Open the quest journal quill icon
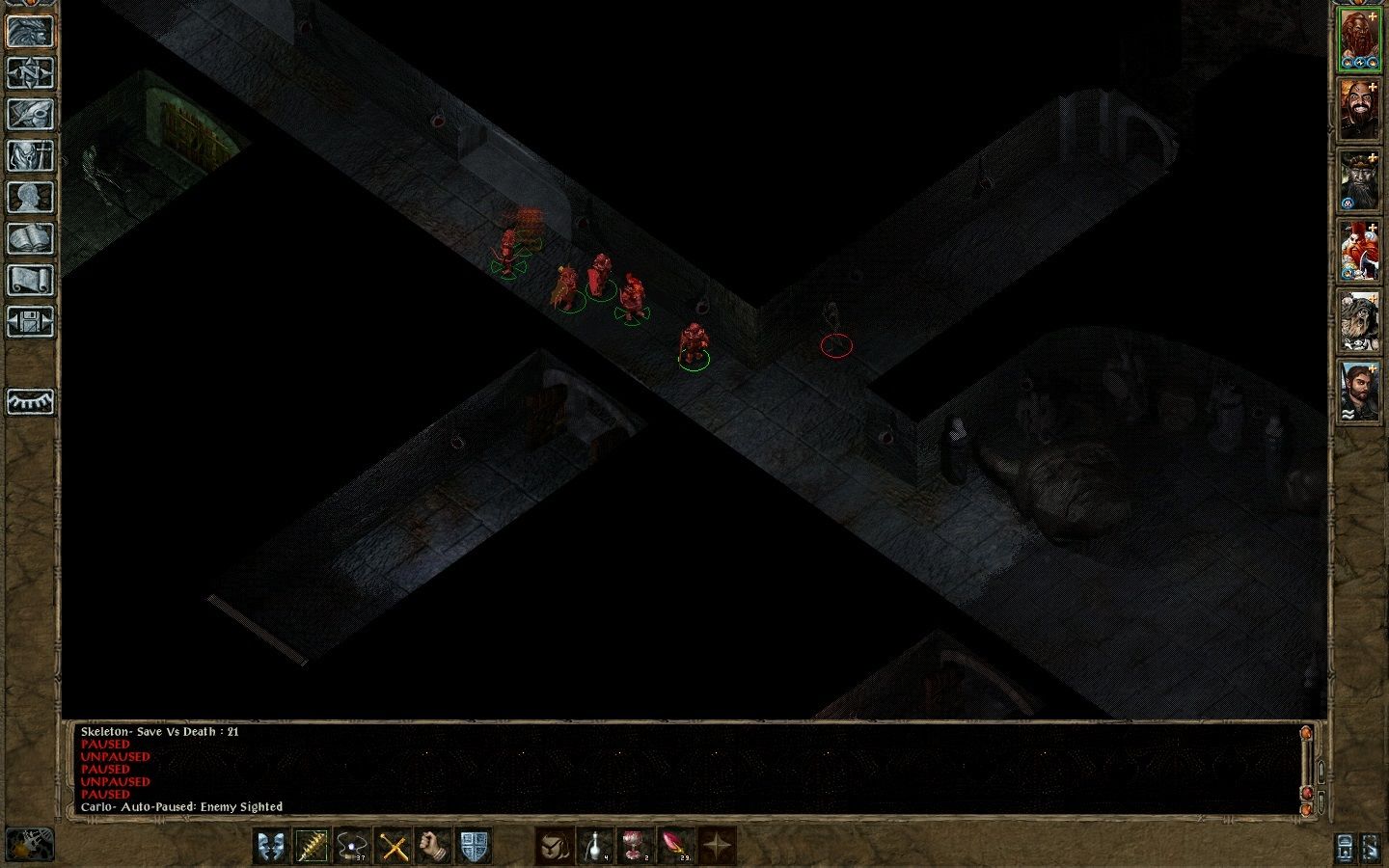Screen dimensions: 1389x868 (29, 116)
